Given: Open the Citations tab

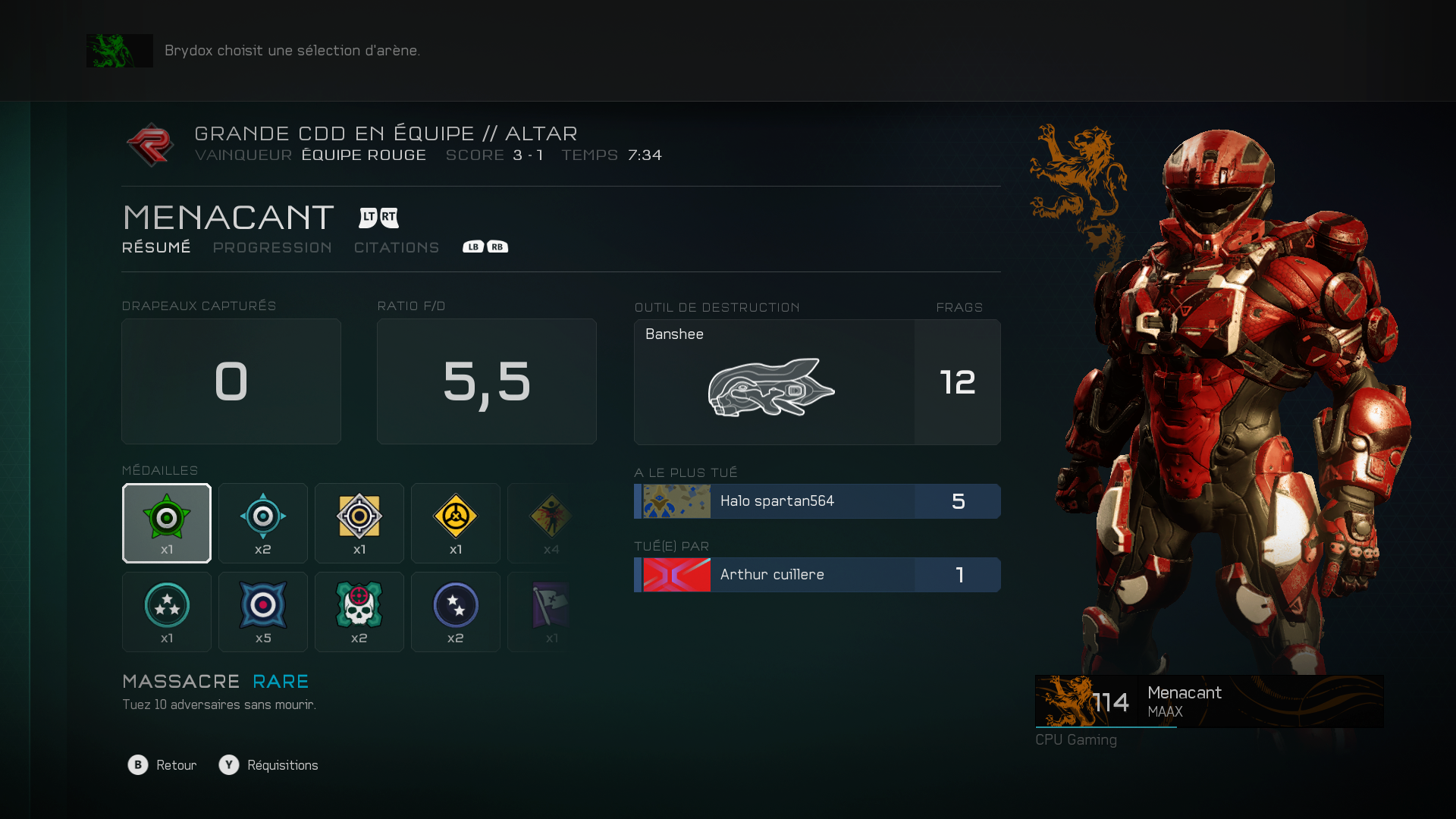Looking at the screenshot, I should point(397,248).
